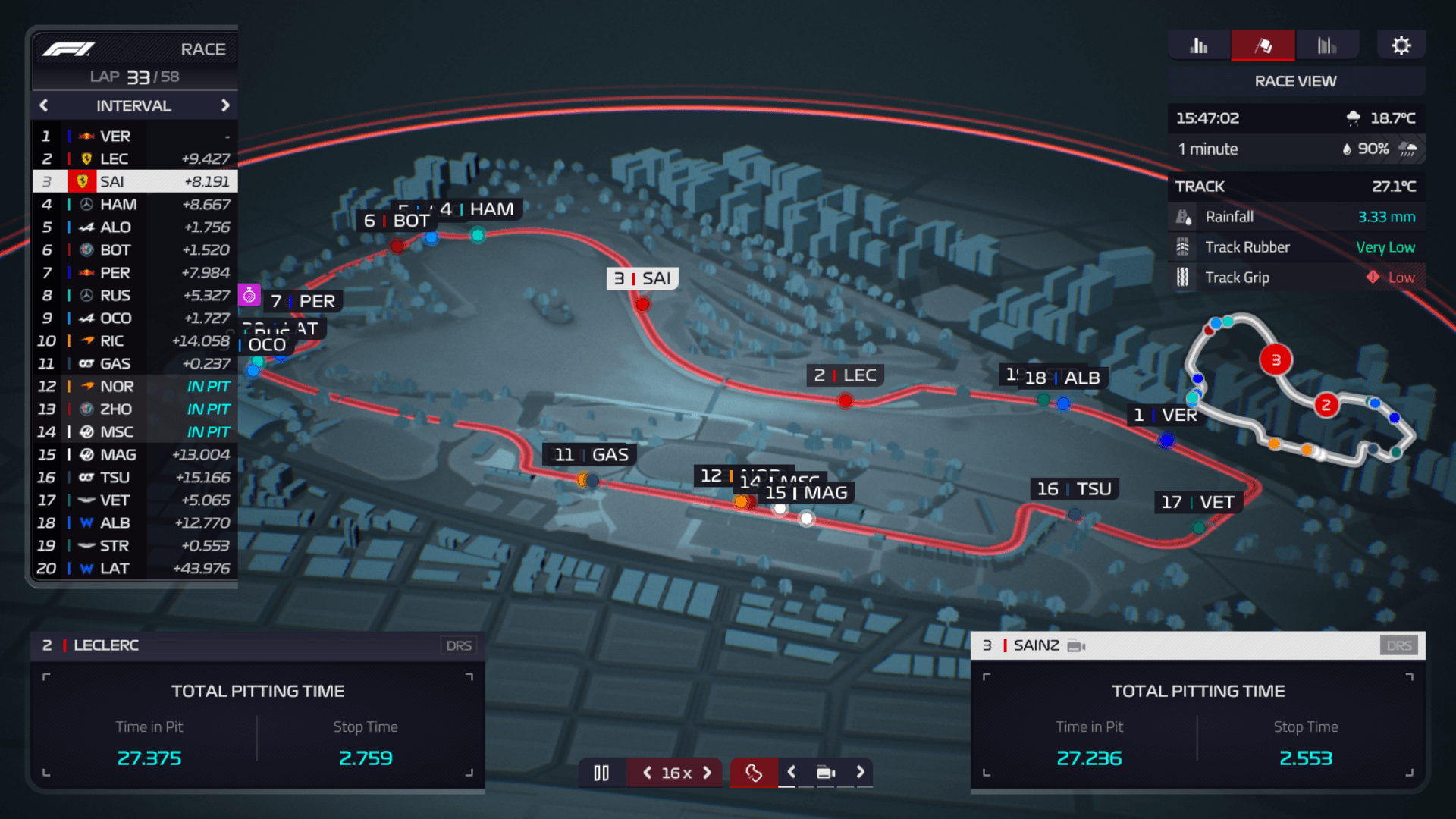Decrease playback speed with left arrow

click(x=647, y=773)
